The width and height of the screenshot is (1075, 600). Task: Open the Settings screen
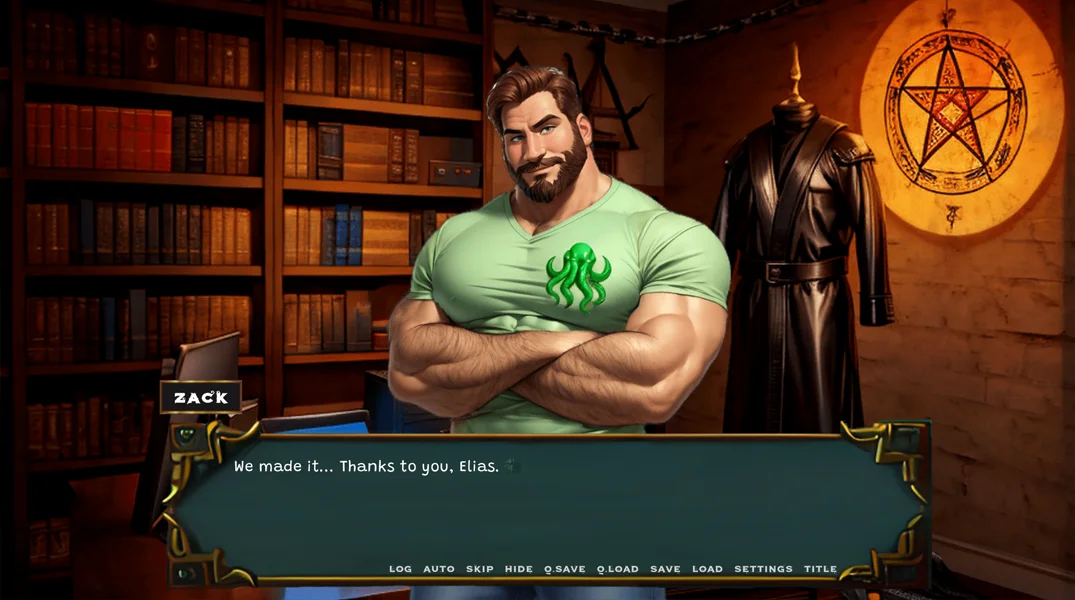coord(763,569)
